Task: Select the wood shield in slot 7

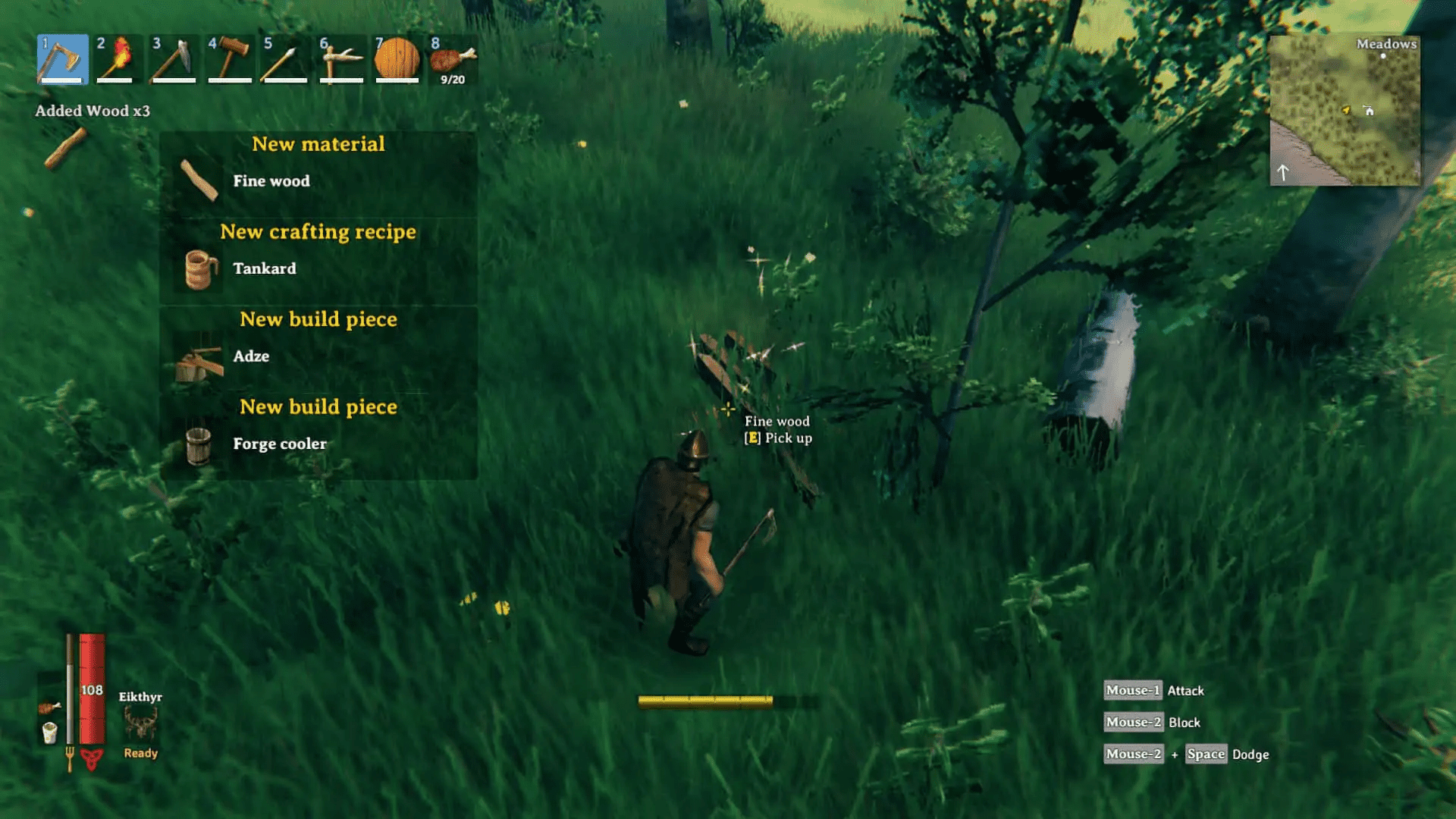Action: (x=398, y=59)
